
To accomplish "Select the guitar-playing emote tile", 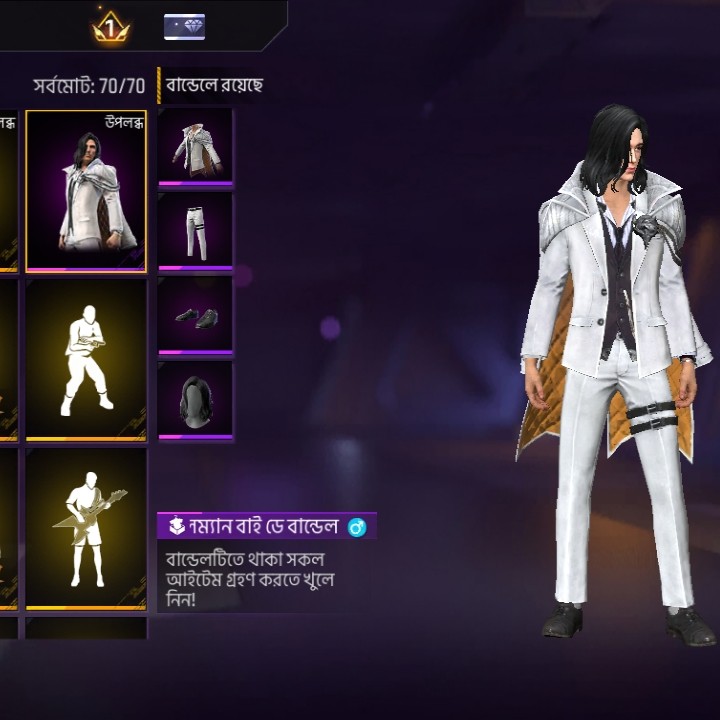I will [86, 529].
